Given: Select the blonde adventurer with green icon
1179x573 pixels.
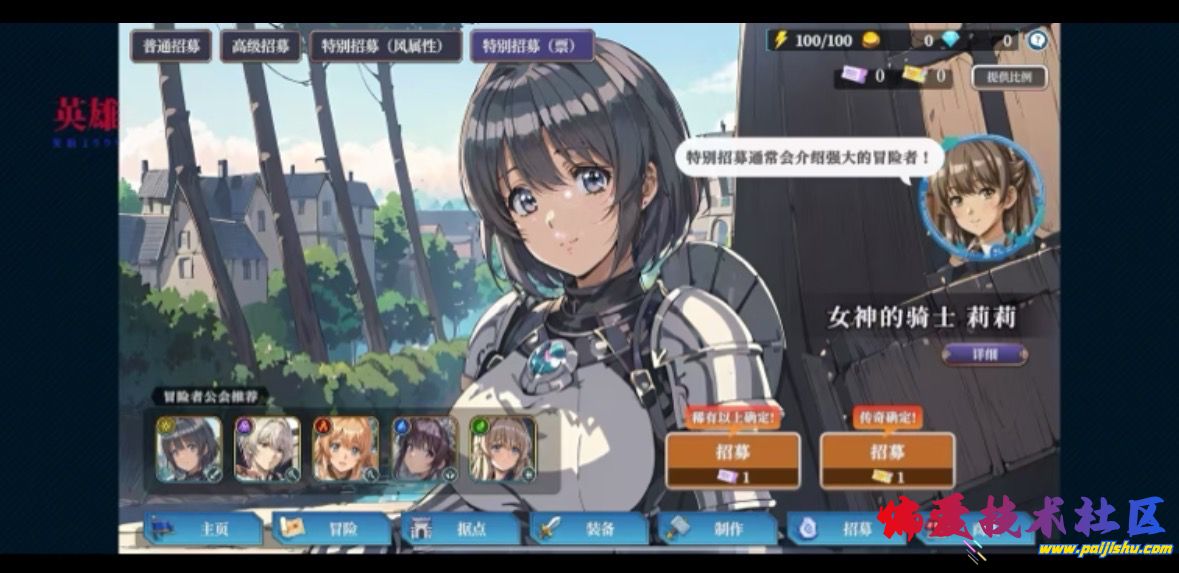Looking at the screenshot, I should [x=503, y=449].
